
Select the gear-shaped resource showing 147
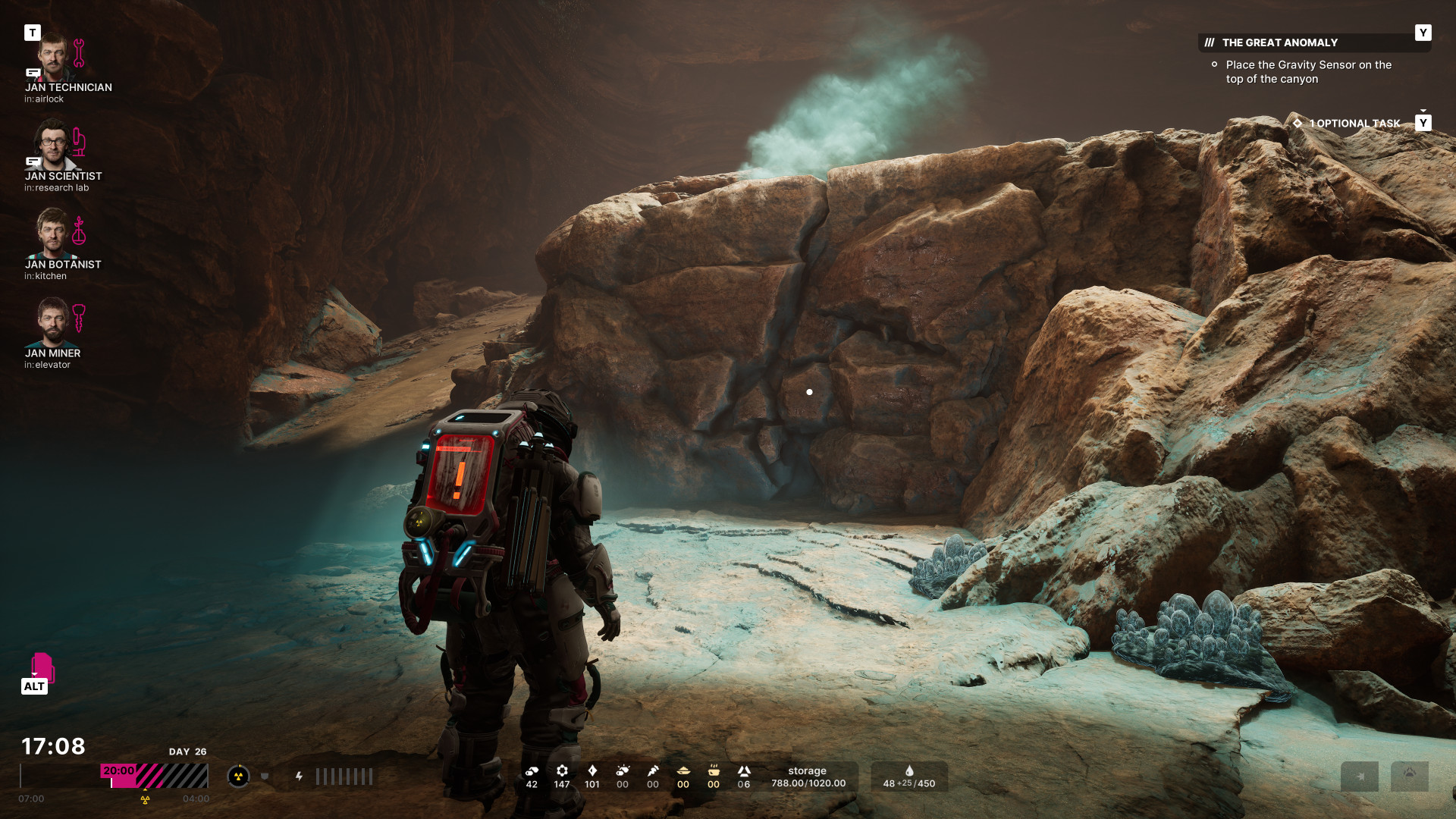tap(562, 776)
